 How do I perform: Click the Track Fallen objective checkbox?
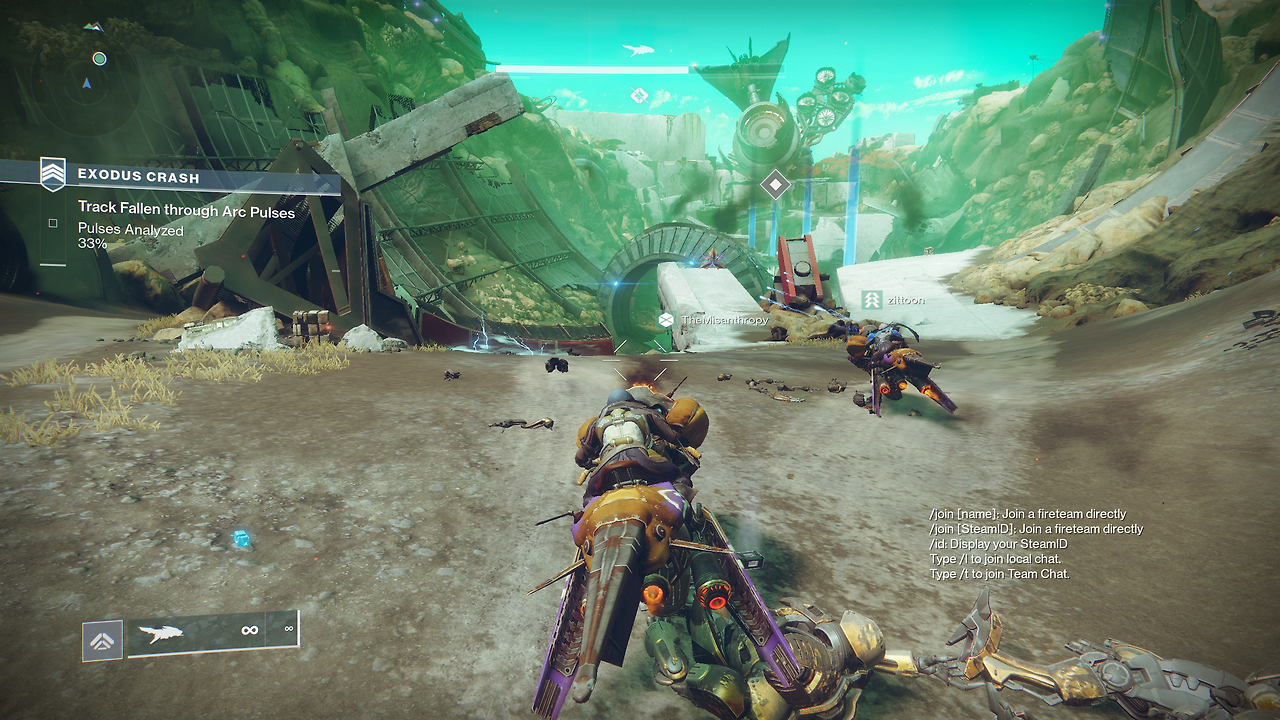click(53, 224)
